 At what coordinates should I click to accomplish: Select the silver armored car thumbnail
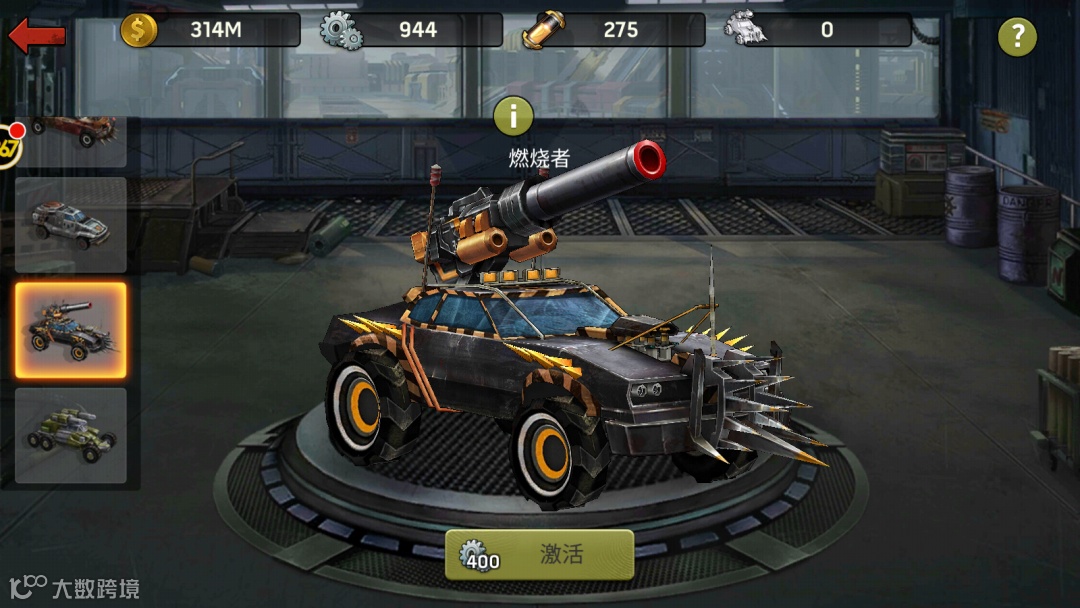click(71, 225)
